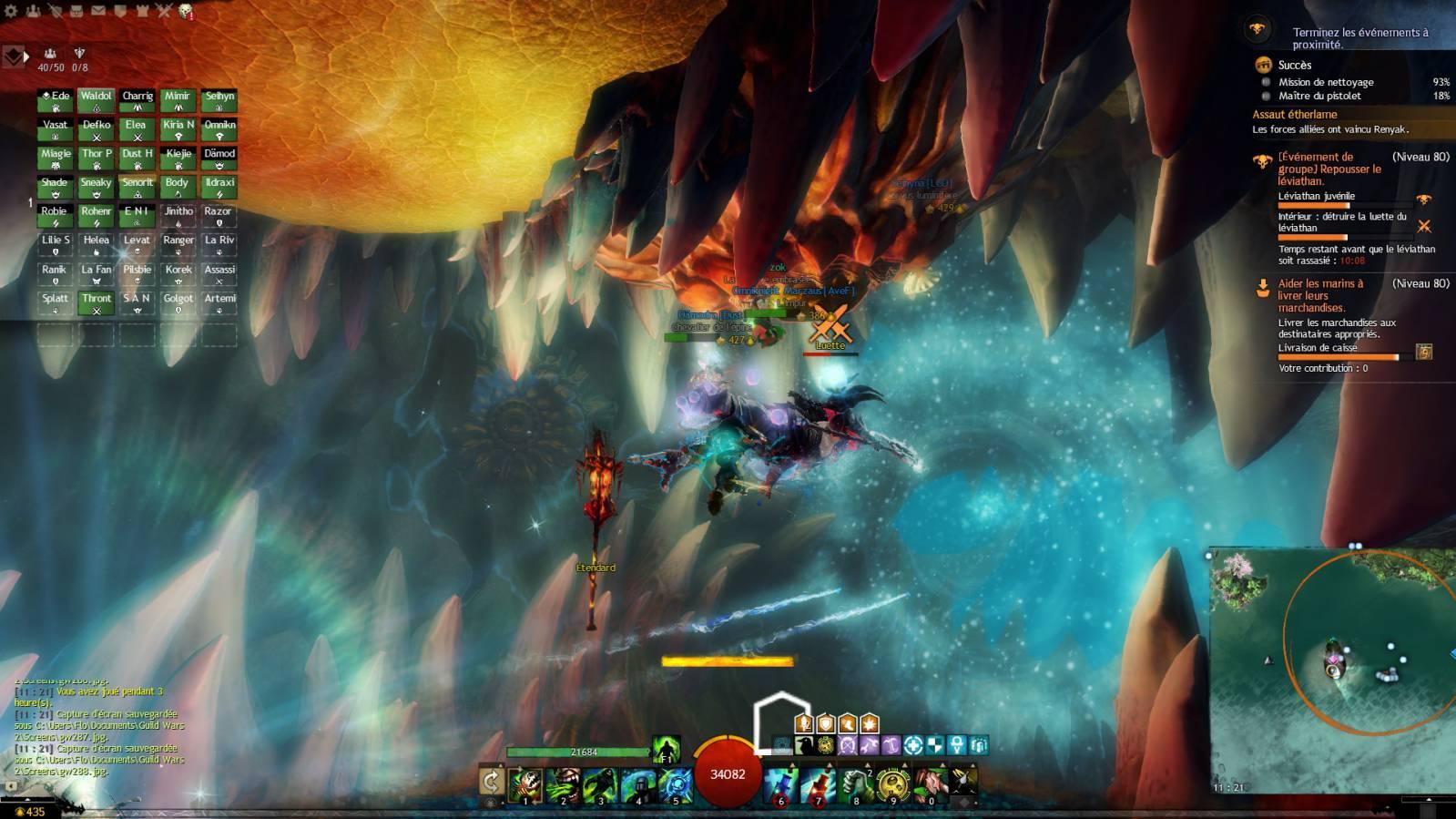Select the Repousser le léviathan group event

coord(1329,169)
